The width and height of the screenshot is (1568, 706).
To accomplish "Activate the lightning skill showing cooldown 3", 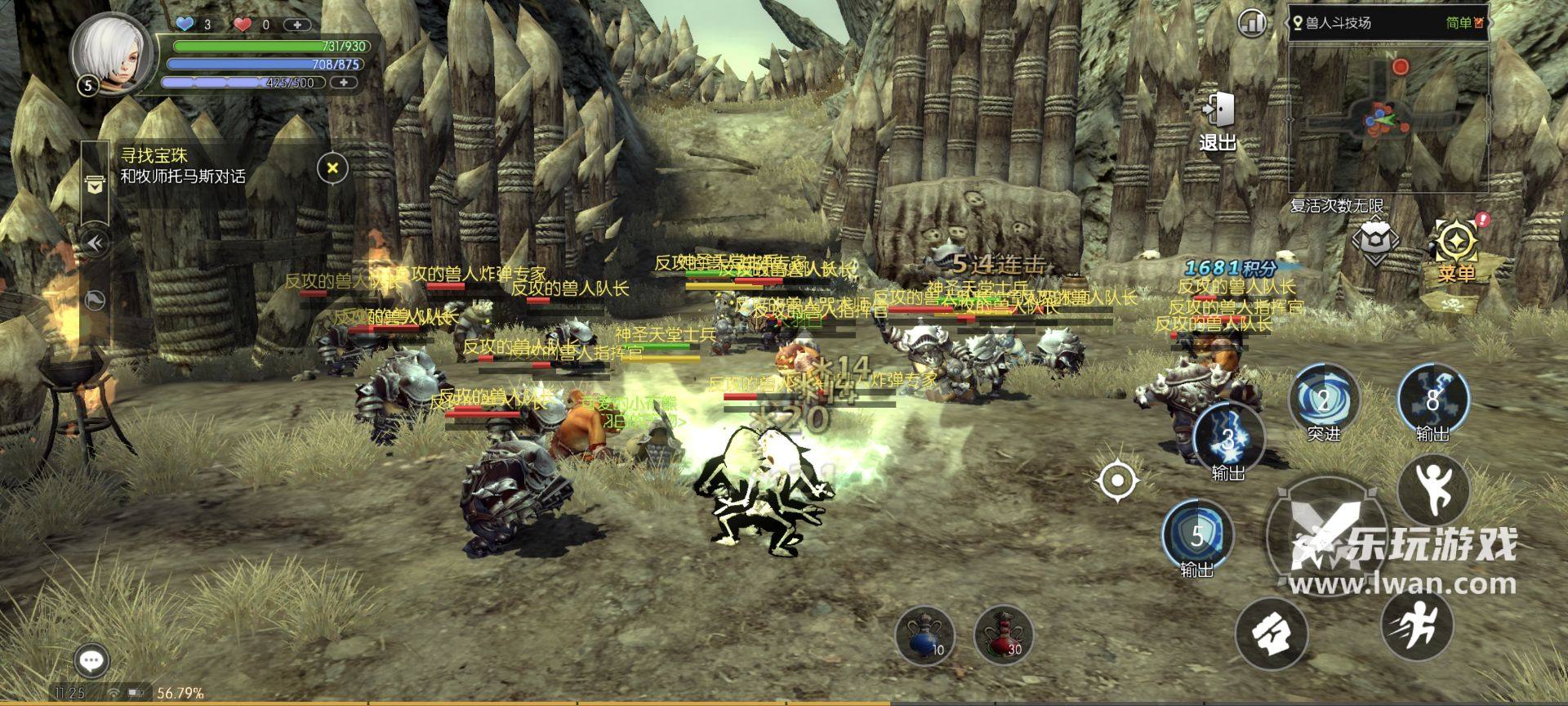I will [1227, 439].
